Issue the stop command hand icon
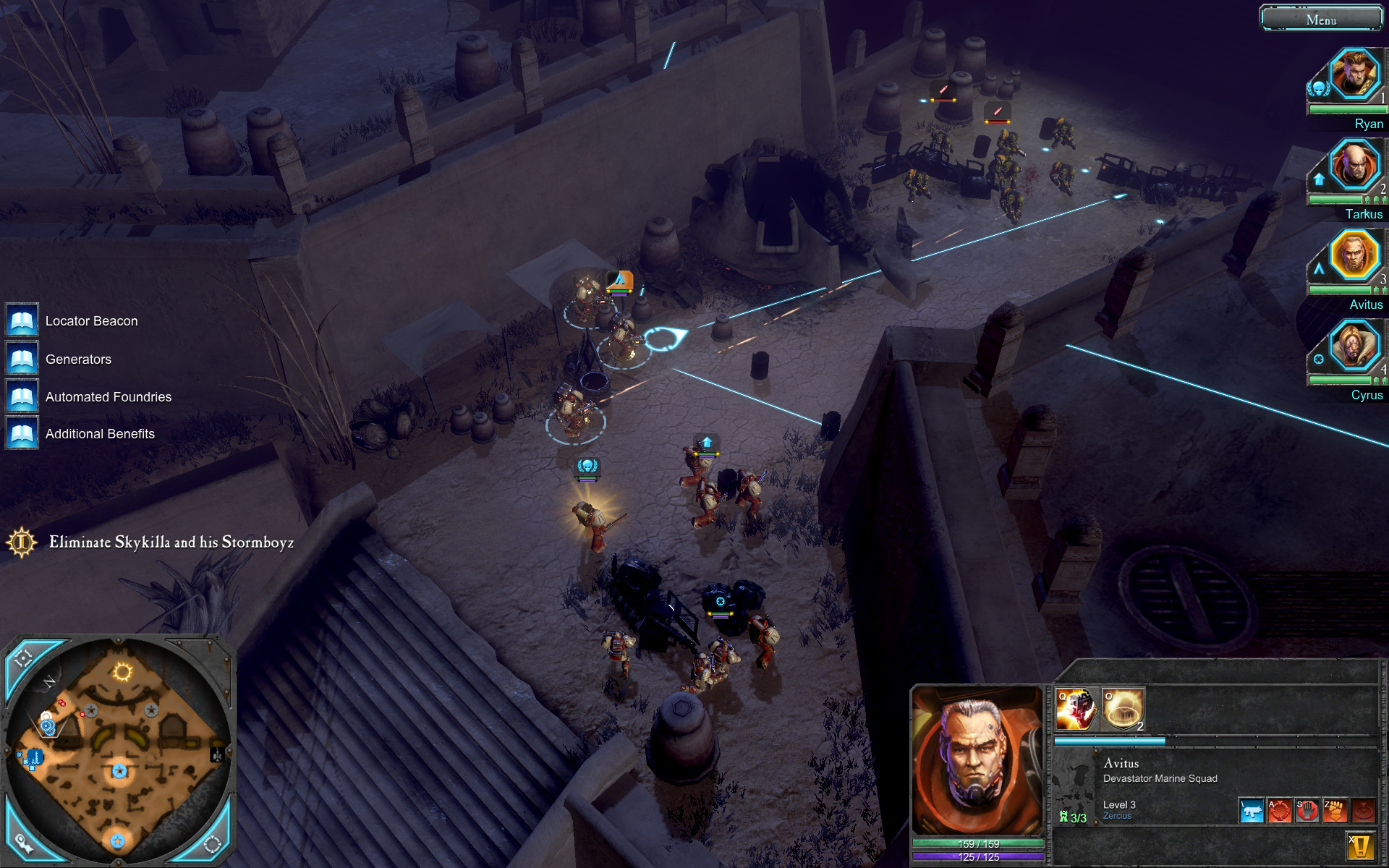 [1307, 811]
